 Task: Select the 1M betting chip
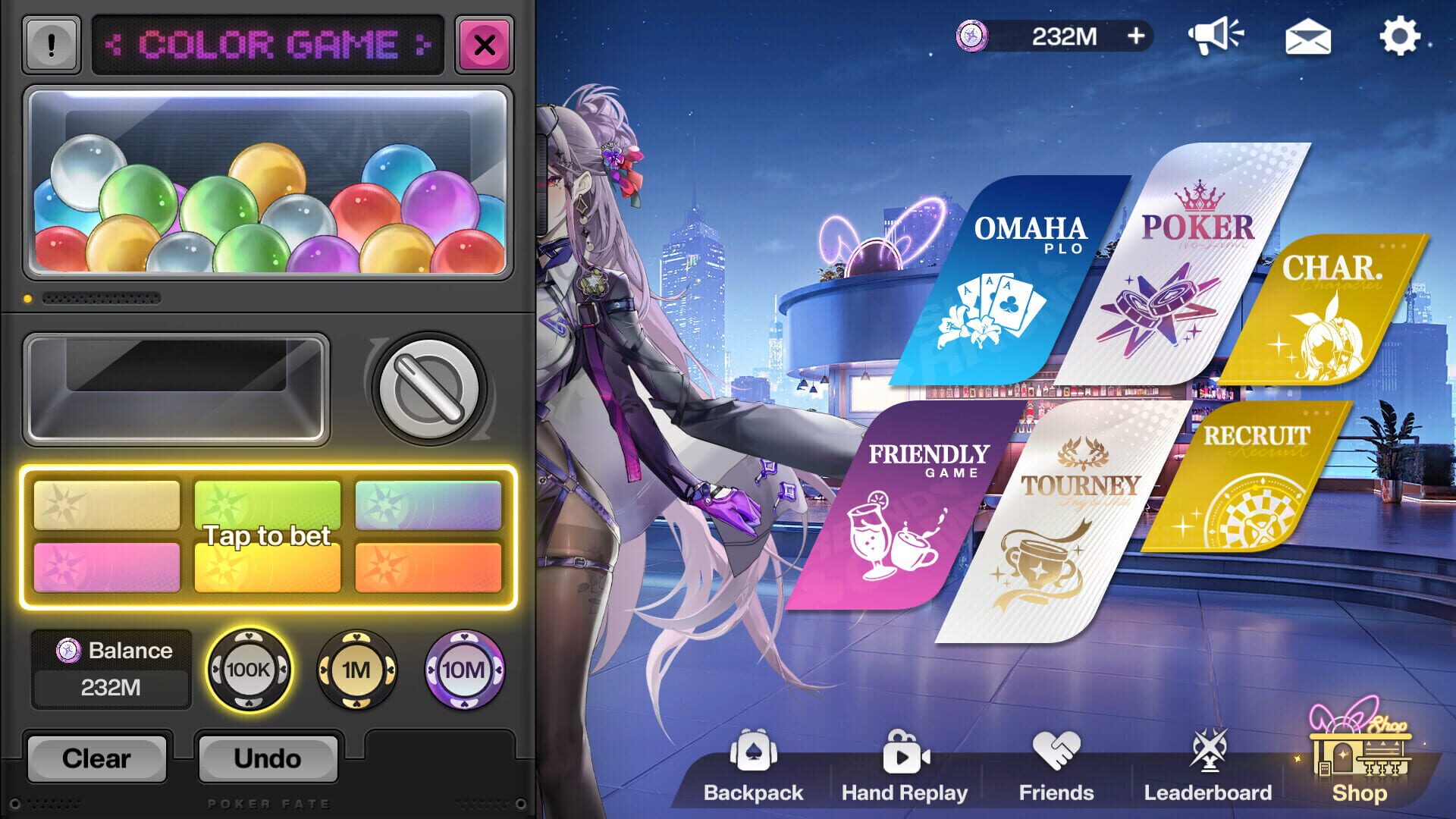(x=358, y=670)
